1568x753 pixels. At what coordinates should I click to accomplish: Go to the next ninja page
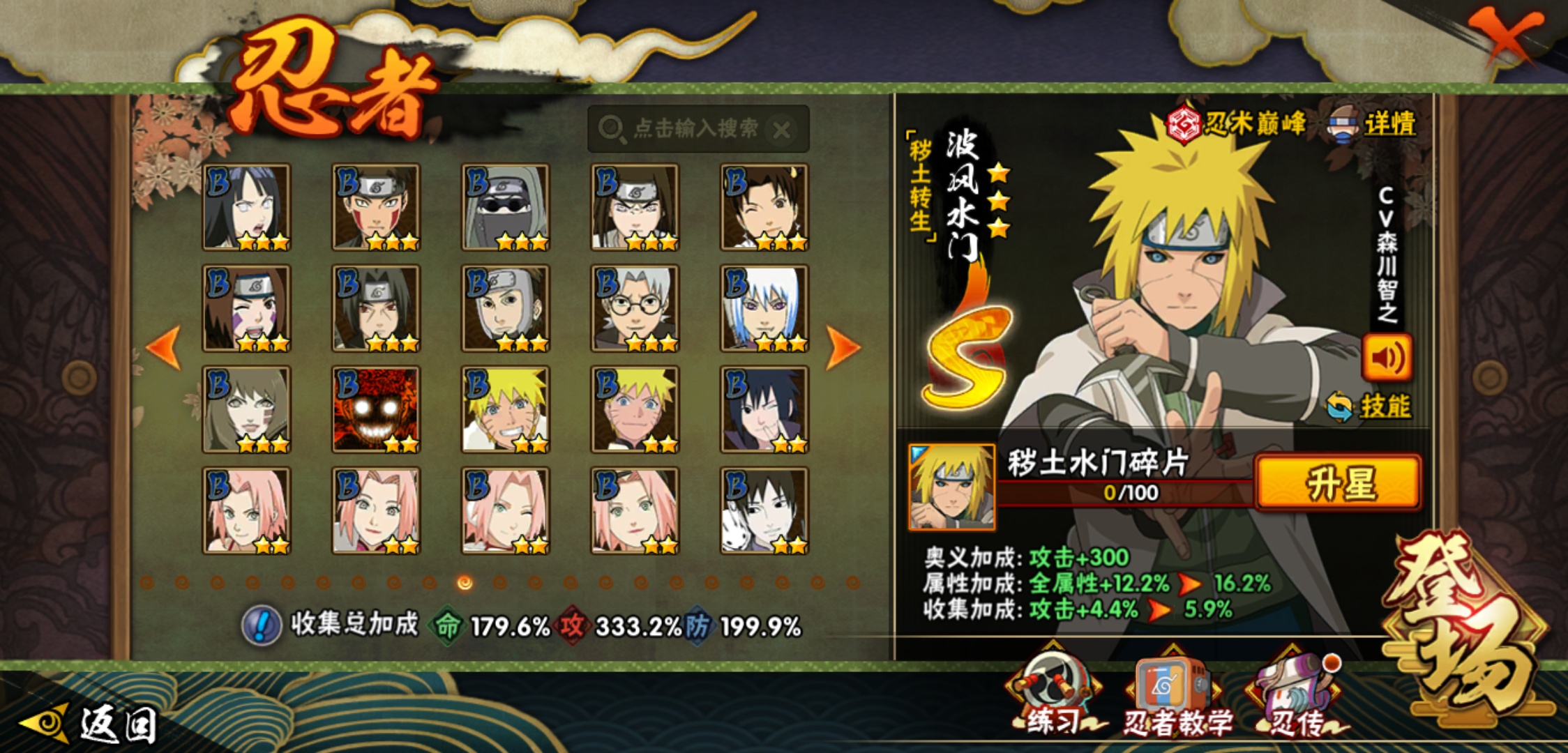point(842,347)
